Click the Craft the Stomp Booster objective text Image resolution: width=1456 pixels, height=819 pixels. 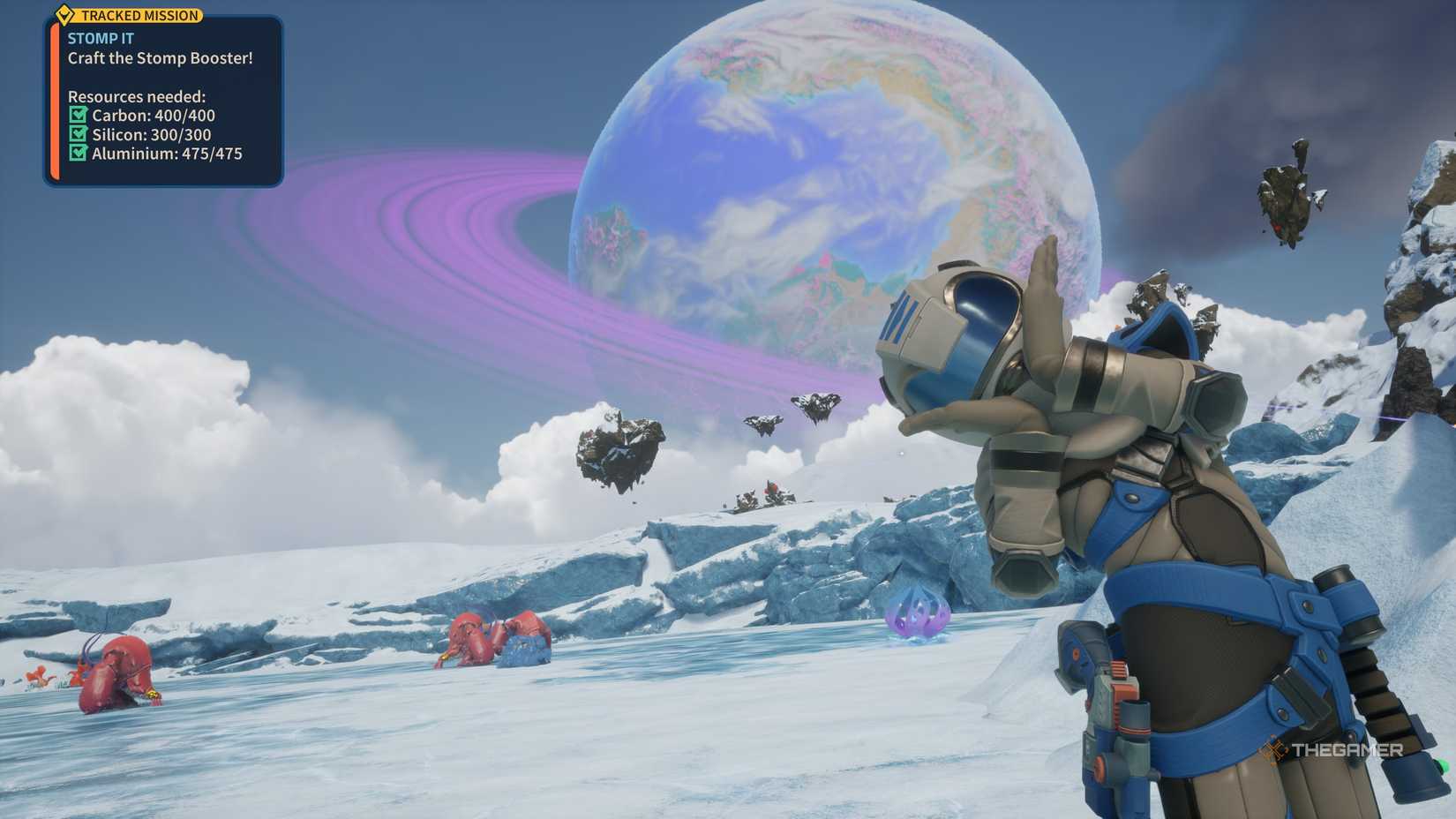(159, 59)
